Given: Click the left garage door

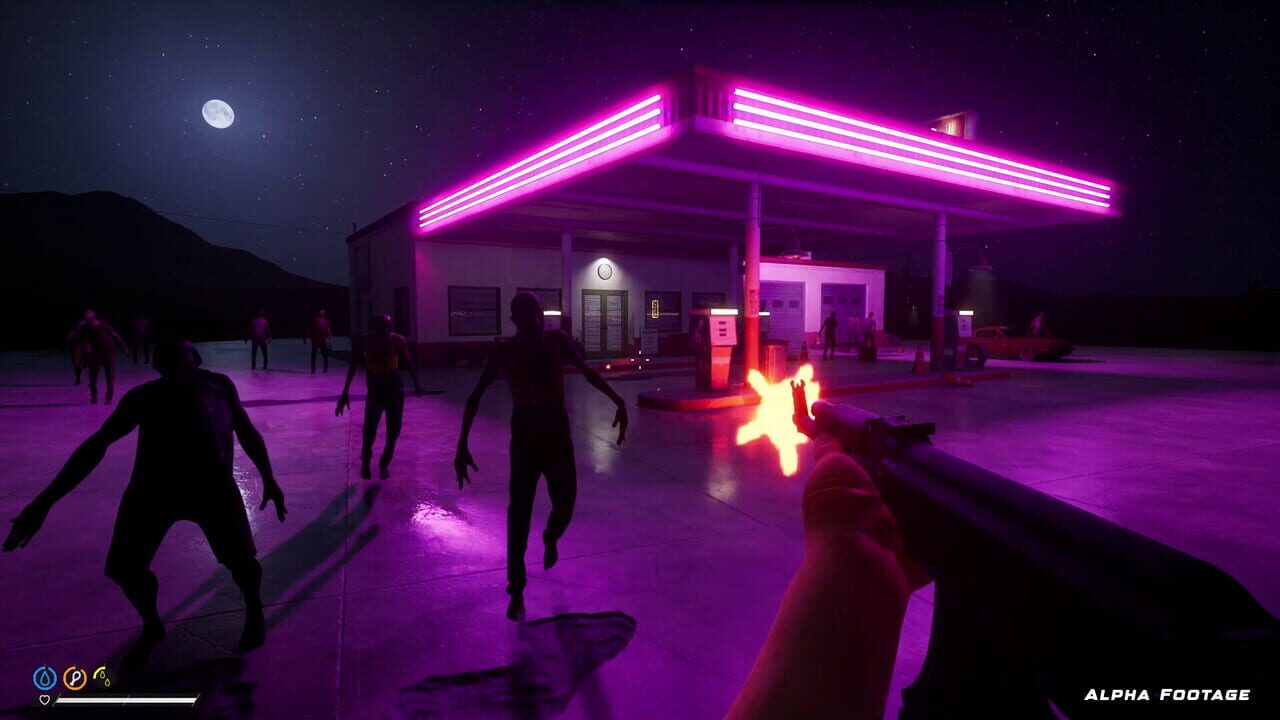Looking at the screenshot, I should pos(782,308).
